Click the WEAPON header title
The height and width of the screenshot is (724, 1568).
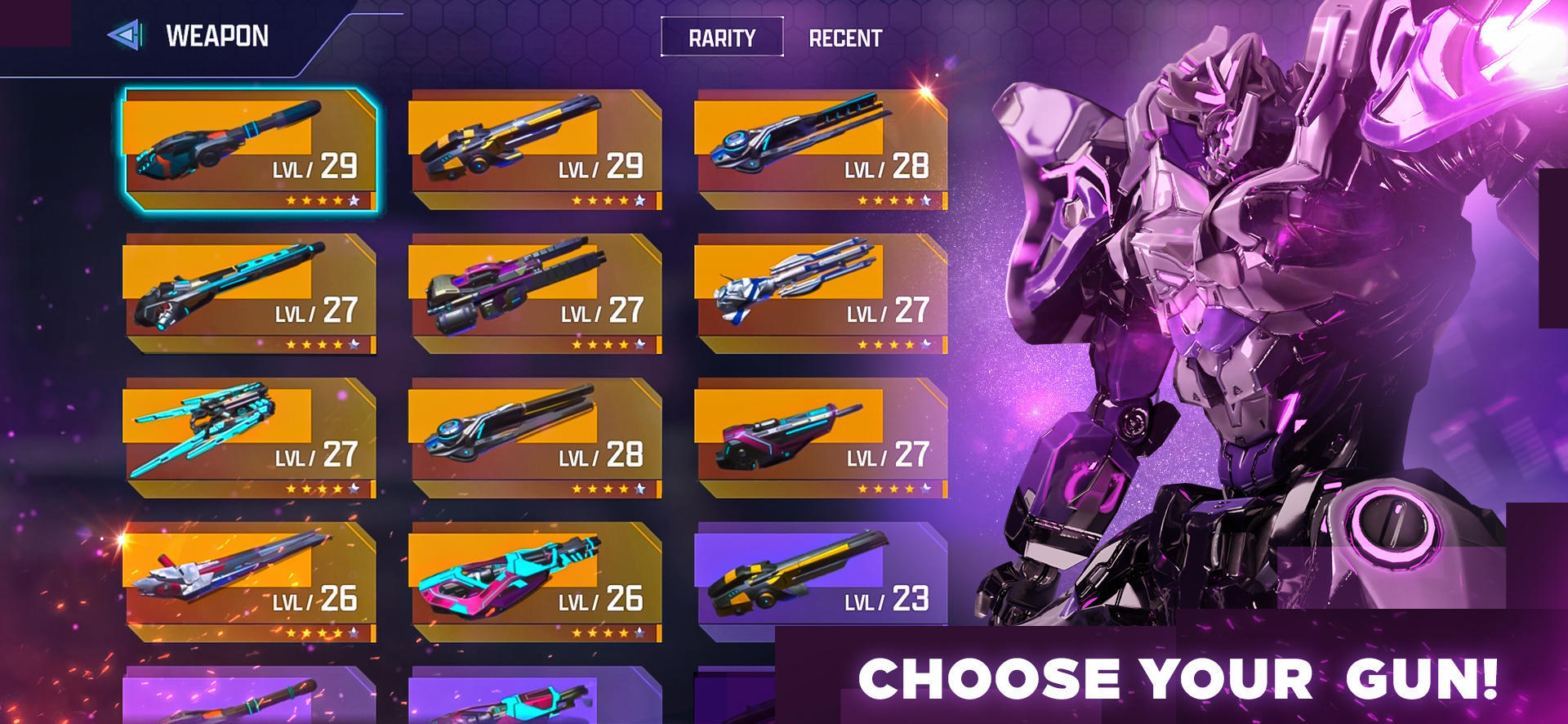216,36
